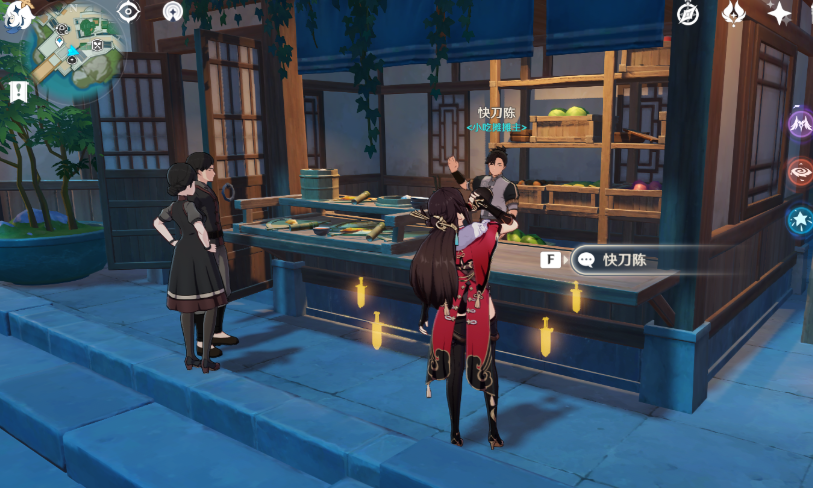Toggle the eye view icon
The height and width of the screenshot is (488, 813).
tap(129, 11)
